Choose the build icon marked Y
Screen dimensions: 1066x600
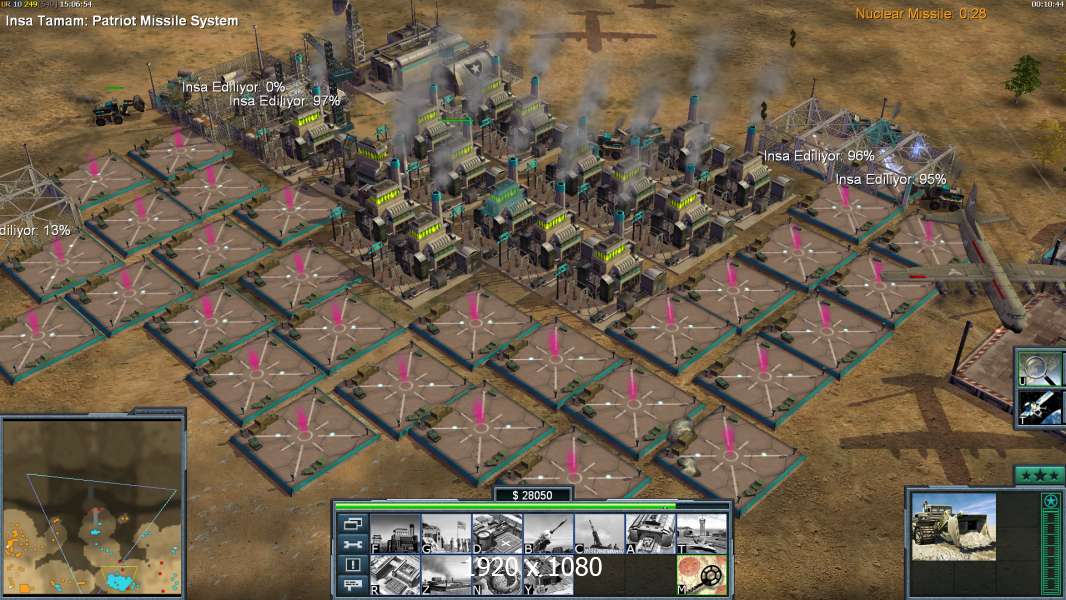tap(547, 574)
